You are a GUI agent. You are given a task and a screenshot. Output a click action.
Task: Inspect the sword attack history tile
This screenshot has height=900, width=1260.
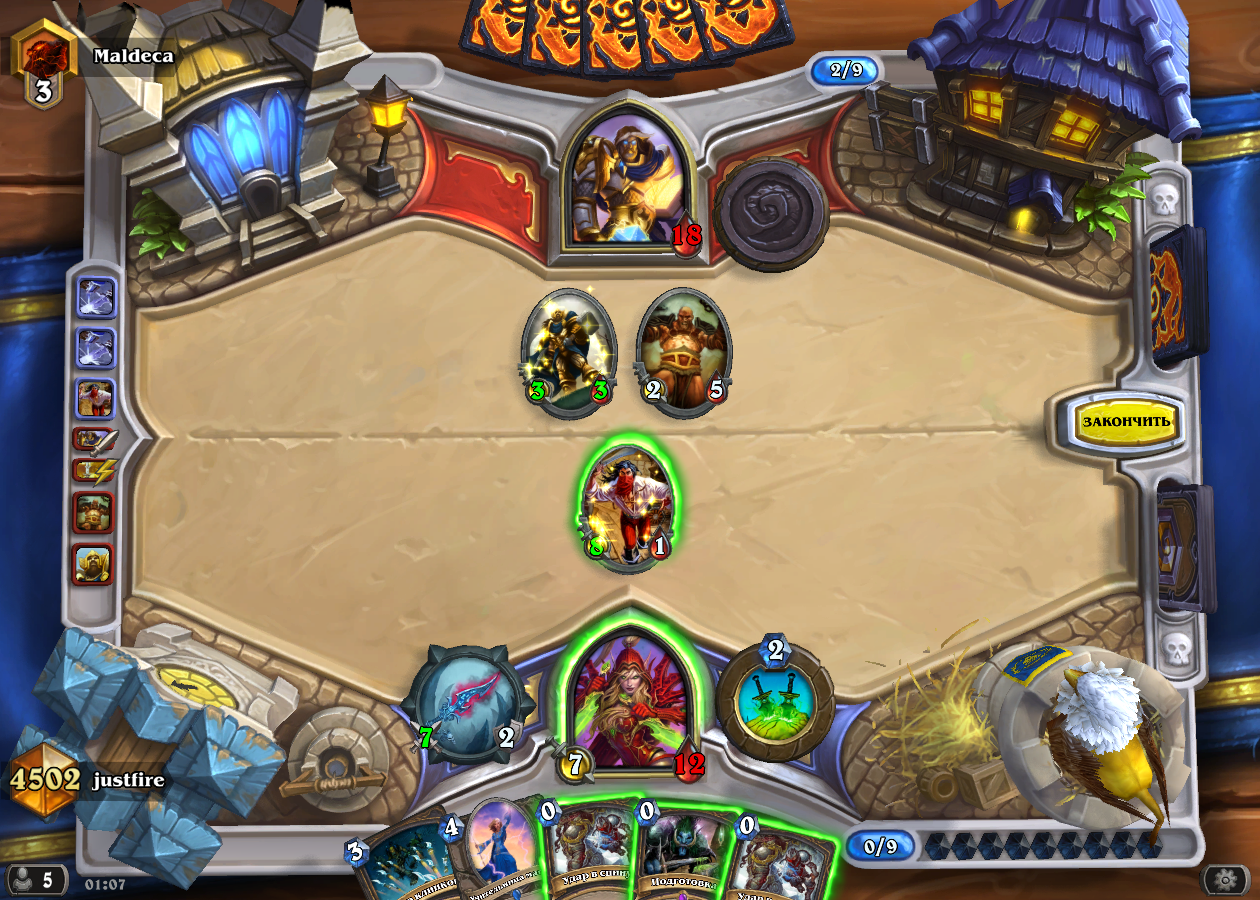[x=95, y=439]
